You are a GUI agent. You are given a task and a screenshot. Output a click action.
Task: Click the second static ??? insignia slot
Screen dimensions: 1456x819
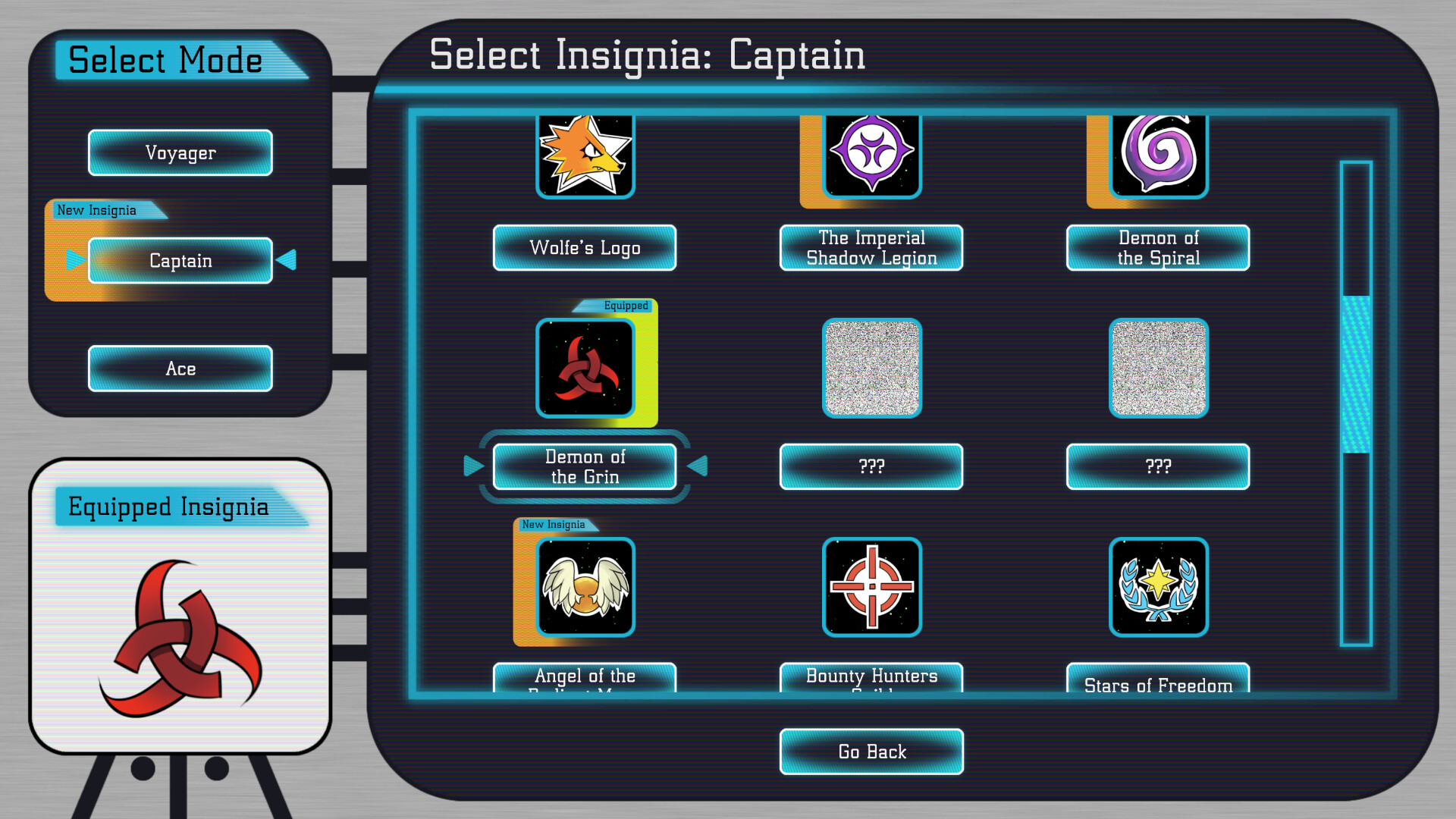tap(1157, 369)
